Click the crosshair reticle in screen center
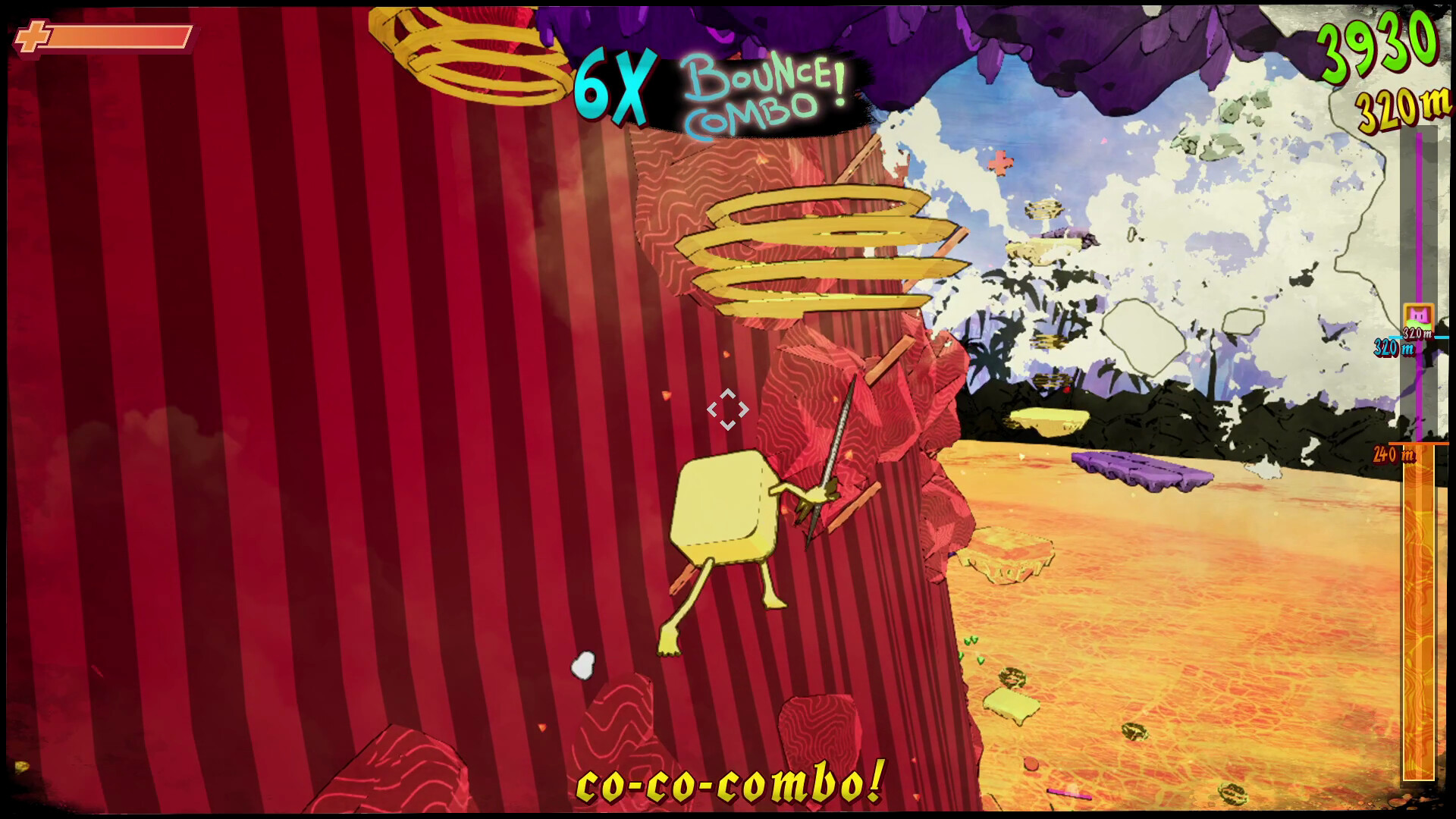The height and width of the screenshot is (819, 1456). [x=729, y=409]
